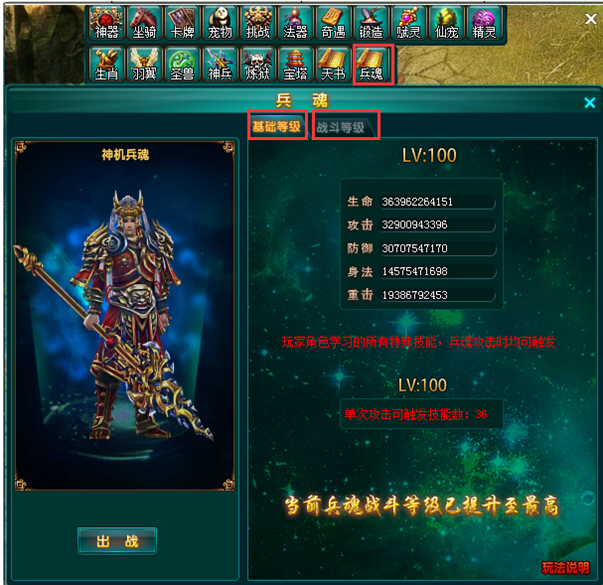Open the 锻造 forging icon
This screenshot has width=603, height=585.
tap(369, 24)
